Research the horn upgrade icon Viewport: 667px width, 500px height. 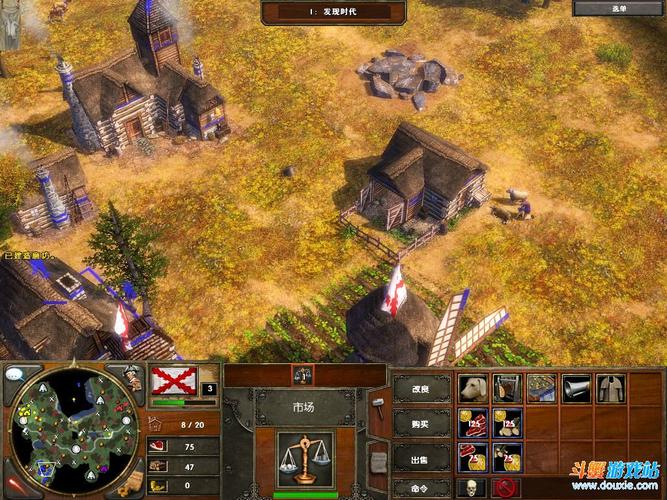[x=576, y=388]
